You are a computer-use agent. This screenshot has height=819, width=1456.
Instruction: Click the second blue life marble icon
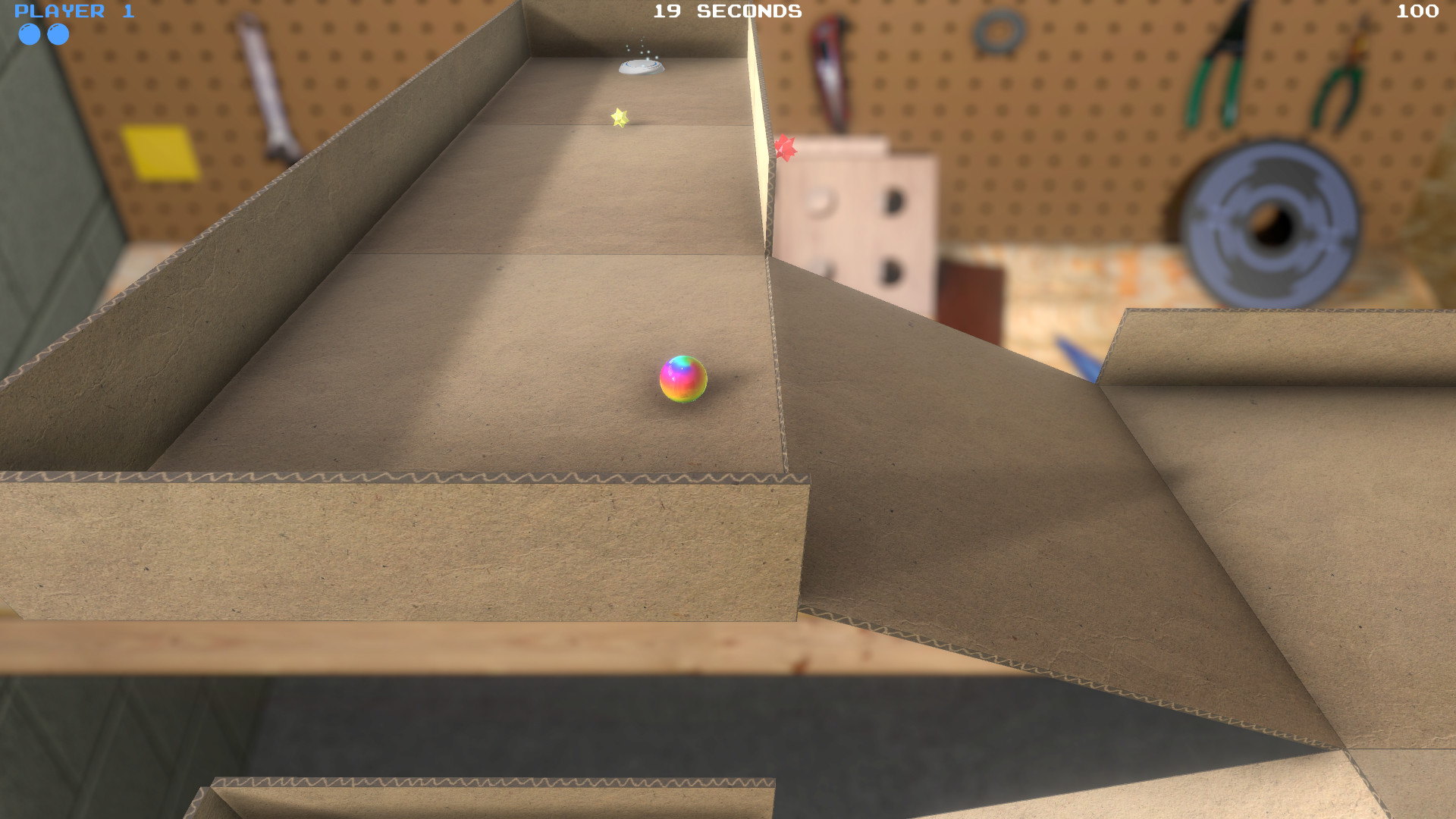pyautogui.click(x=57, y=34)
